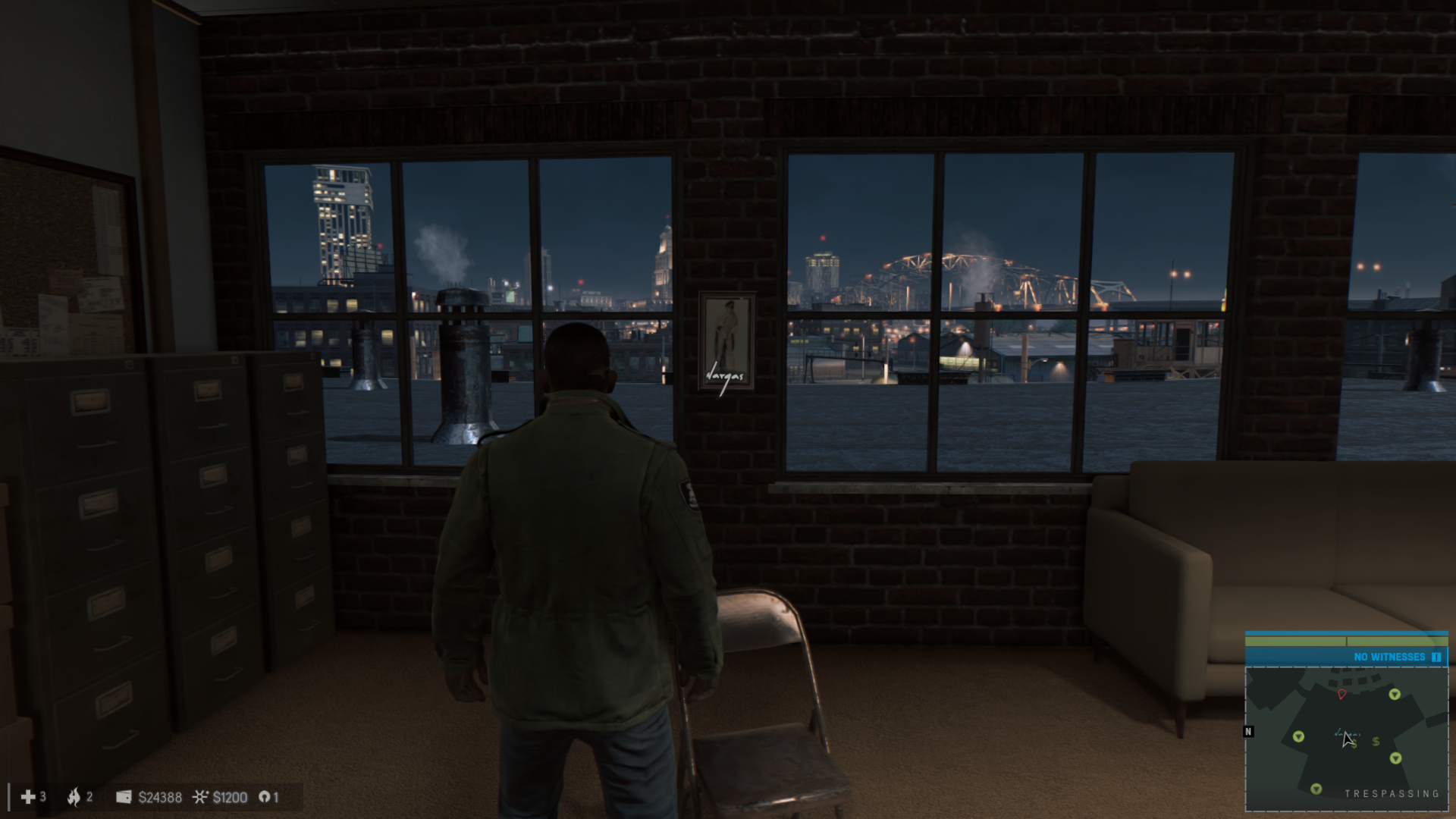The height and width of the screenshot is (819, 1456).
Task: Open the Vargas label on the minimap
Action: 1348,734
